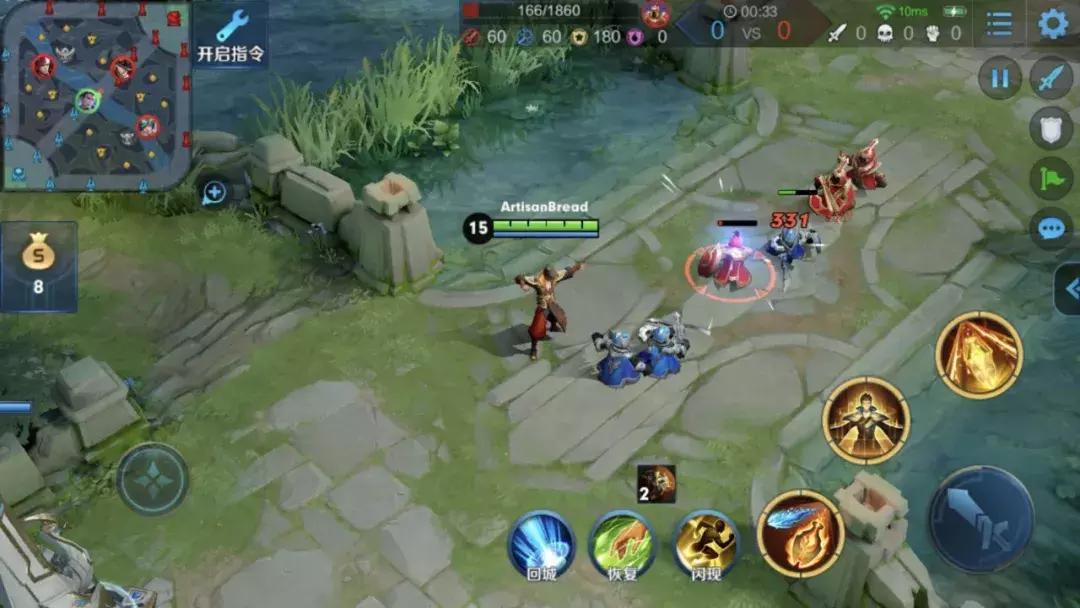The width and height of the screenshot is (1080, 608).
Task: Tap the sword attack-mode icon
Action: [x=1051, y=78]
